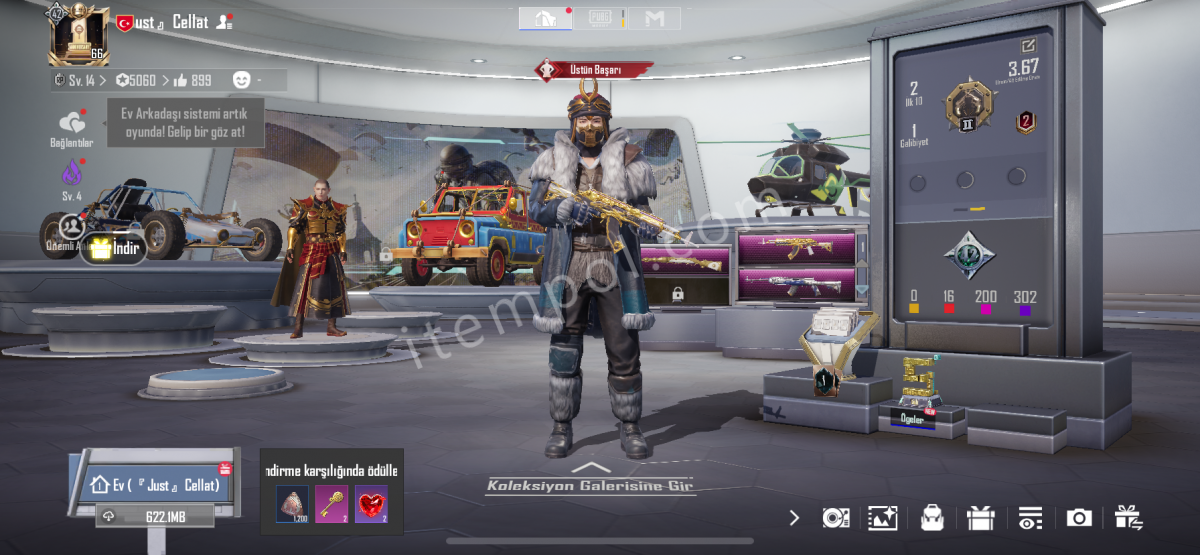
Task: Toggle the eye visibility list icon
Action: point(1030,517)
